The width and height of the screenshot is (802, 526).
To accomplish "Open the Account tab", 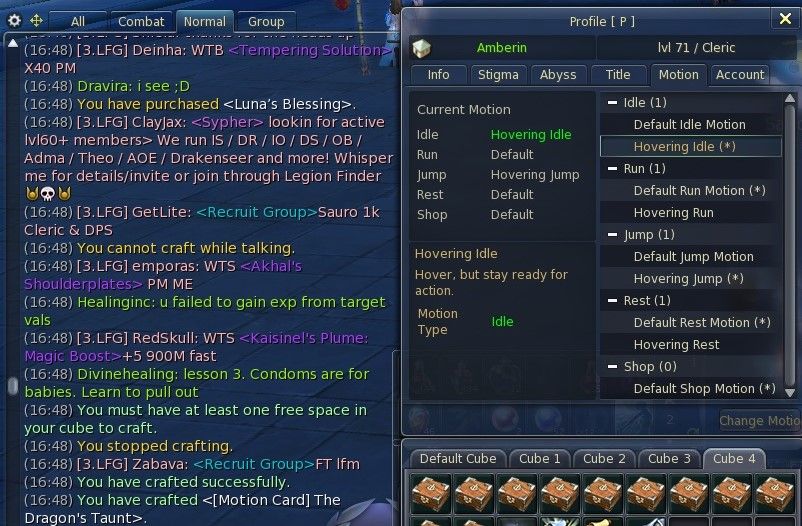I will [740, 75].
